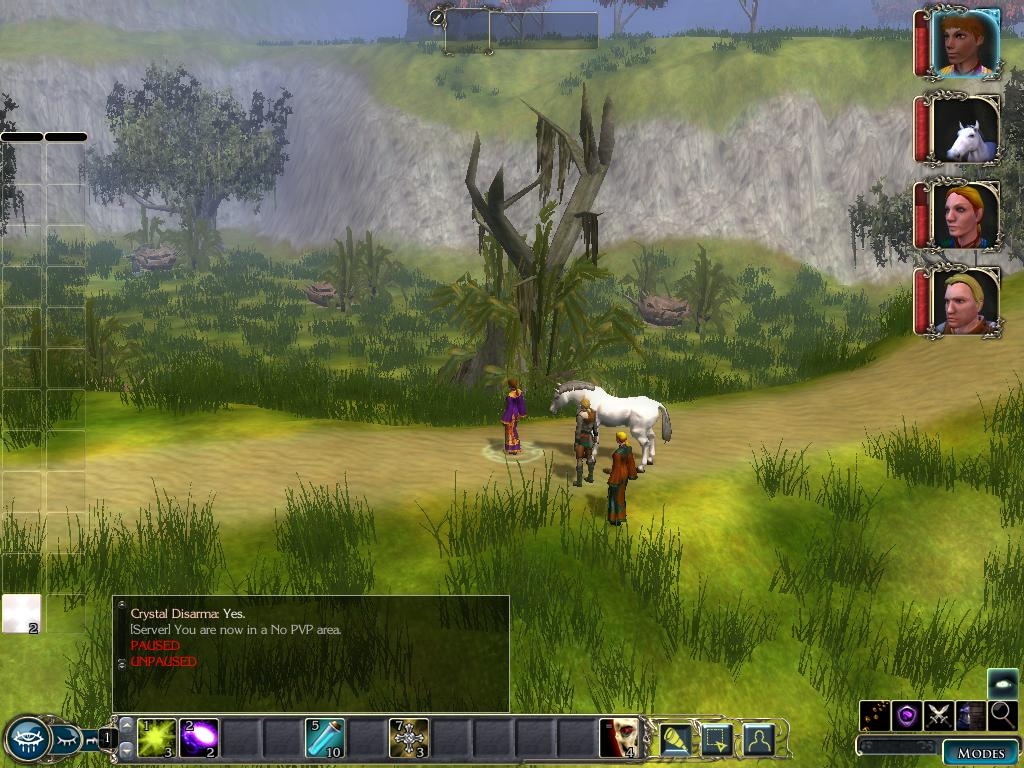
Task: Activate the green starburst spell in slot 1
Action: point(157,738)
